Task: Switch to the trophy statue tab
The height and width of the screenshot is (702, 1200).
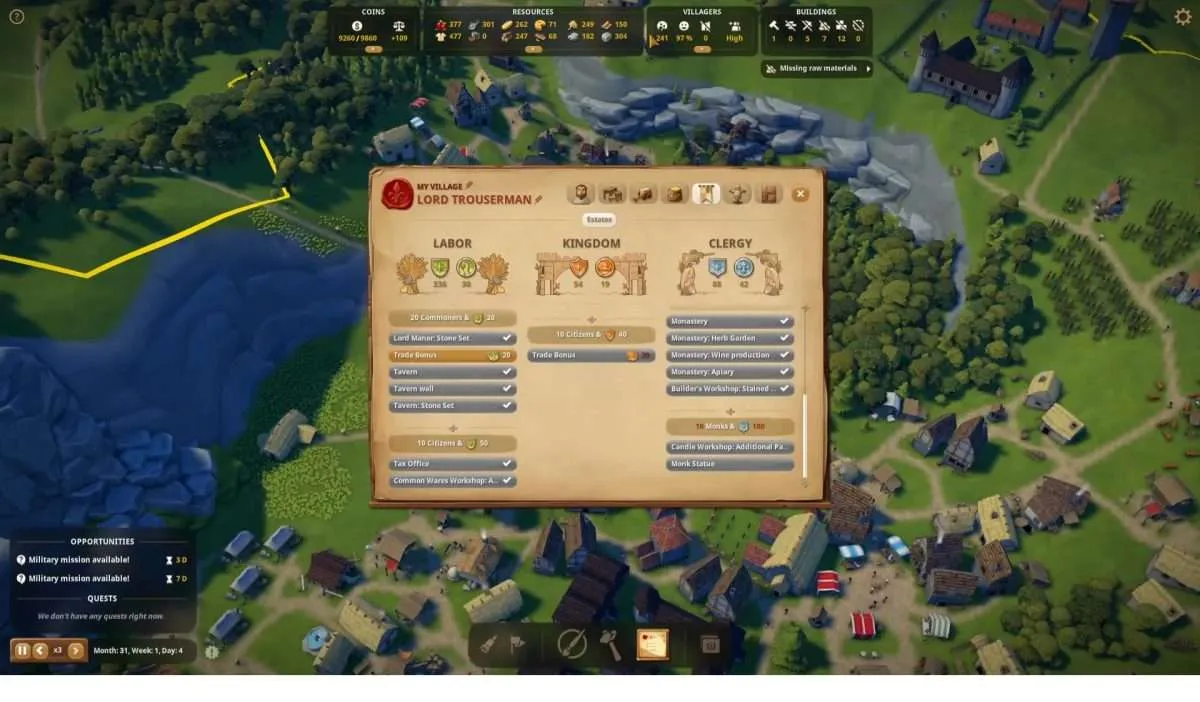Action: [738, 194]
